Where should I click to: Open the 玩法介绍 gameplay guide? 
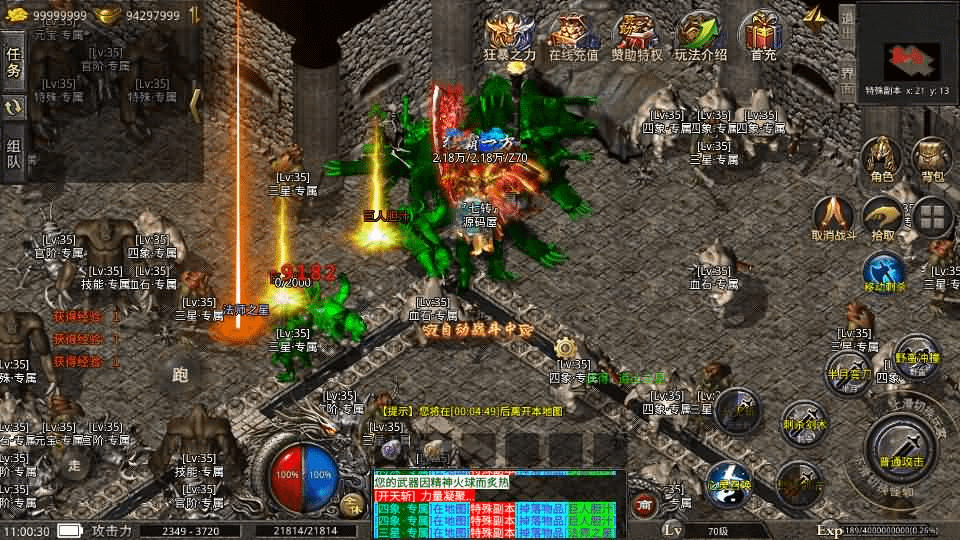point(700,36)
